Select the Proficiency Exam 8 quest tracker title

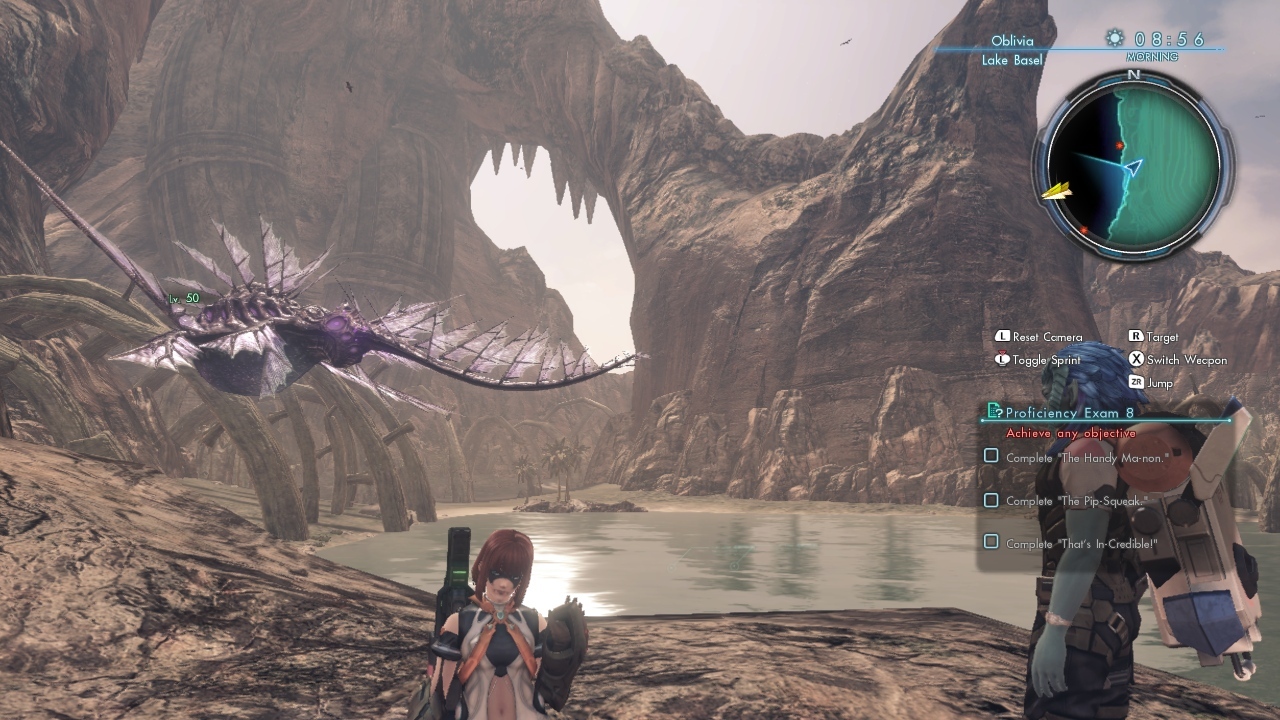tap(1069, 412)
